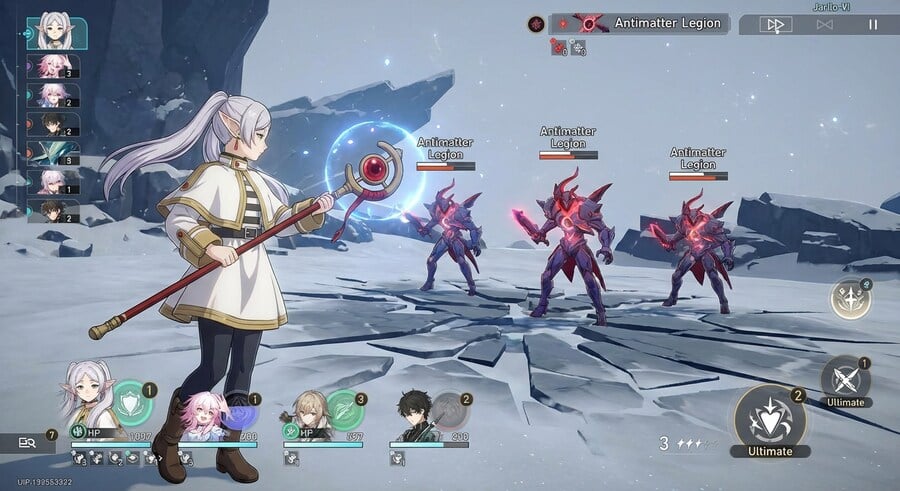Click the green shield ultimate icon
The height and width of the screenshot is (491, 900).
click(131, 402)
